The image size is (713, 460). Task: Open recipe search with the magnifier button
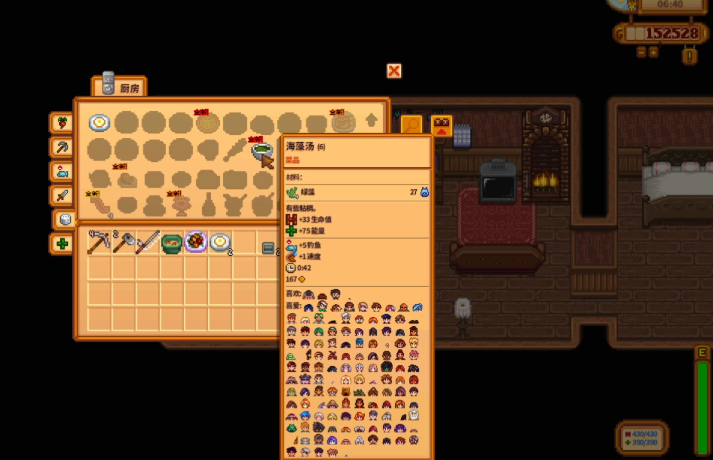coord(411,125)
